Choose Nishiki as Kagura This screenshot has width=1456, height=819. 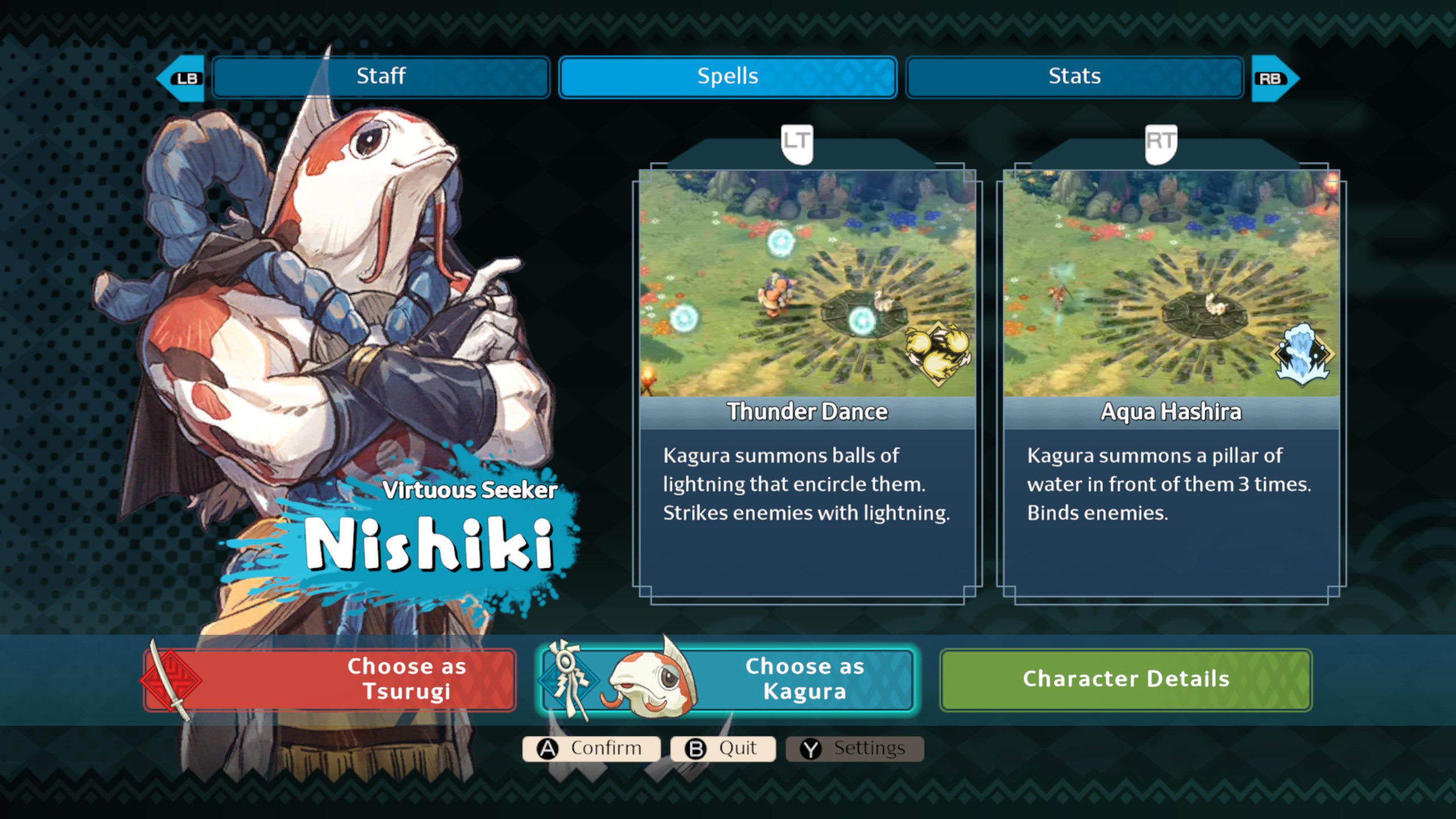pos(726,680)
